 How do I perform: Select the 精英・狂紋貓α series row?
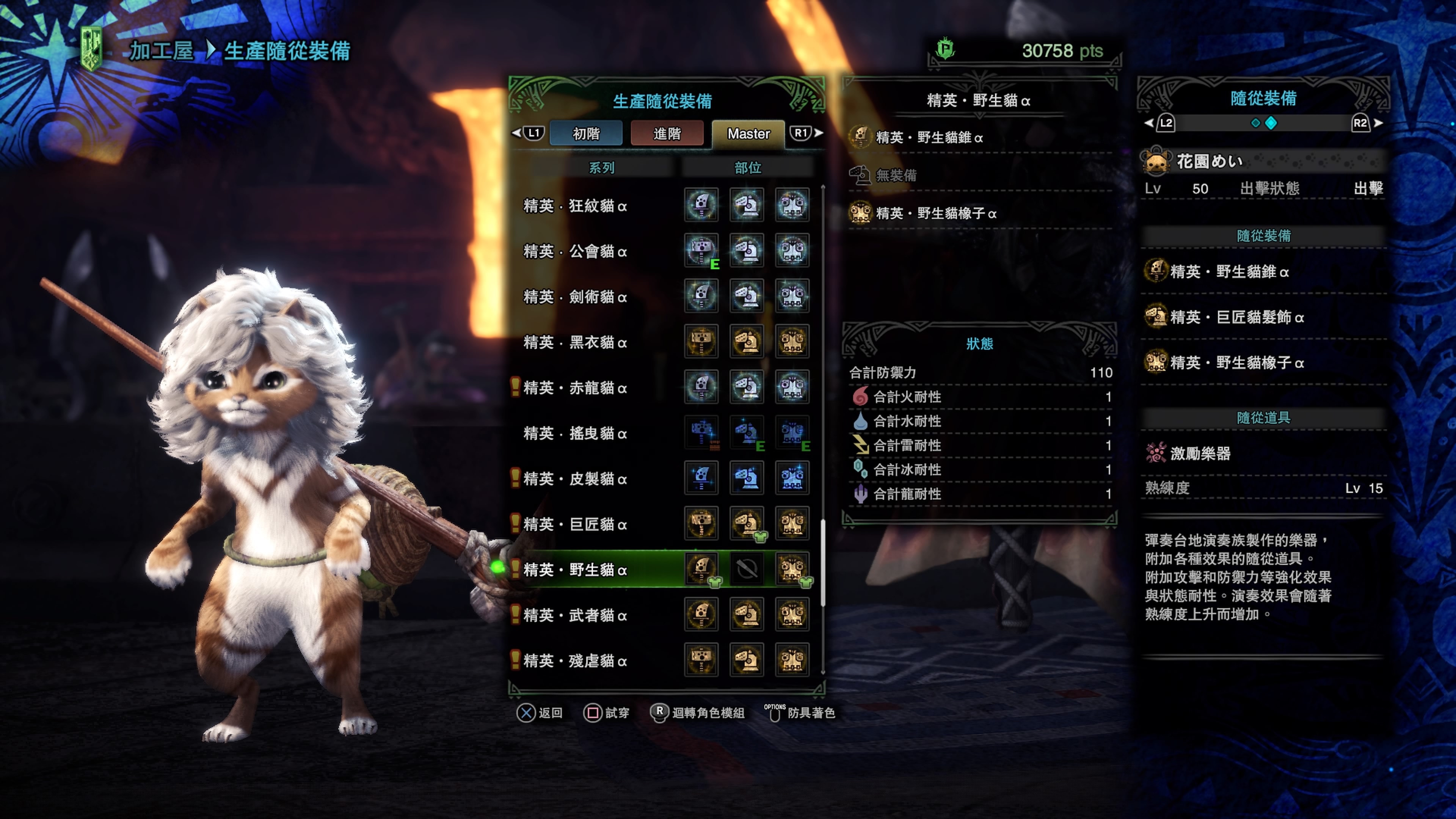(575, 206)
